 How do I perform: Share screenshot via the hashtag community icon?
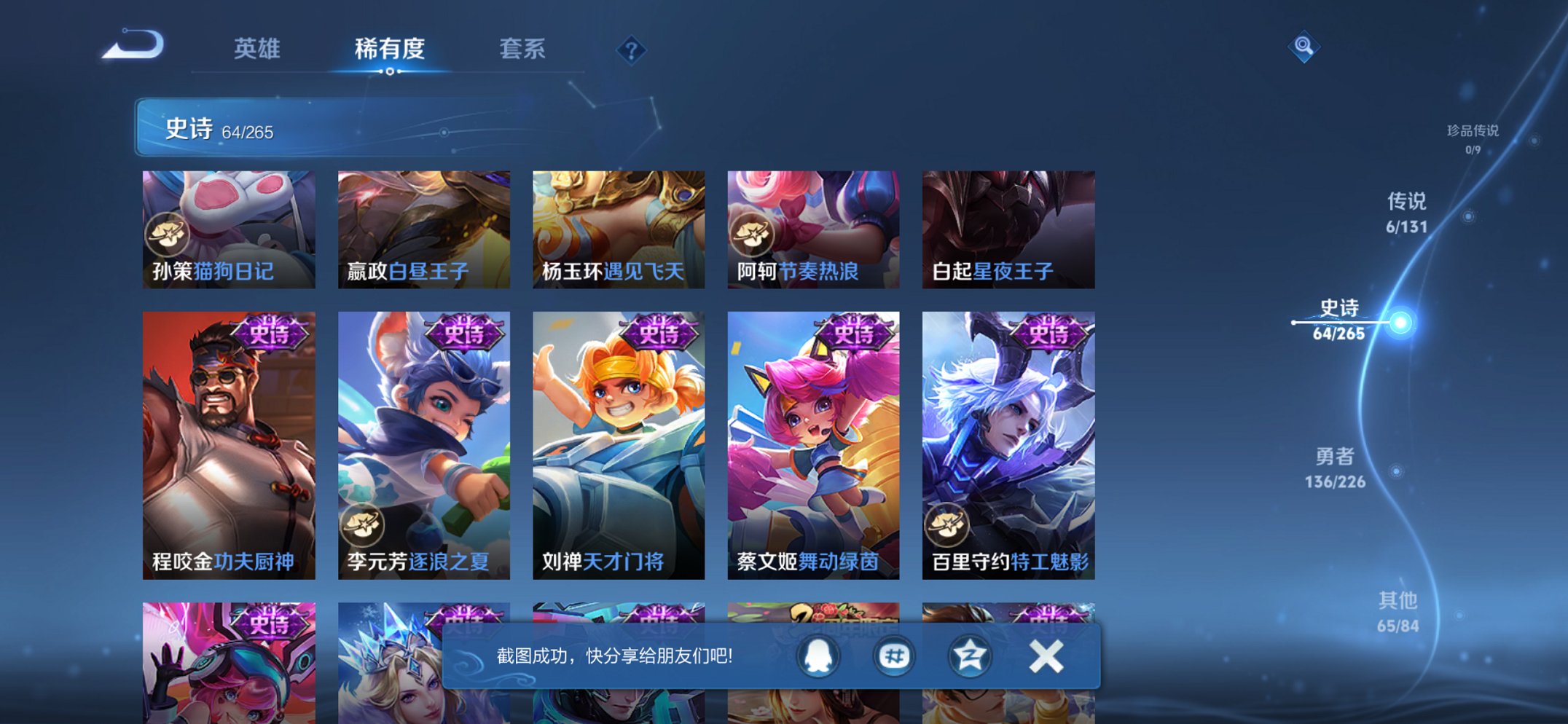pyautogui.click(x=895, y=656)
